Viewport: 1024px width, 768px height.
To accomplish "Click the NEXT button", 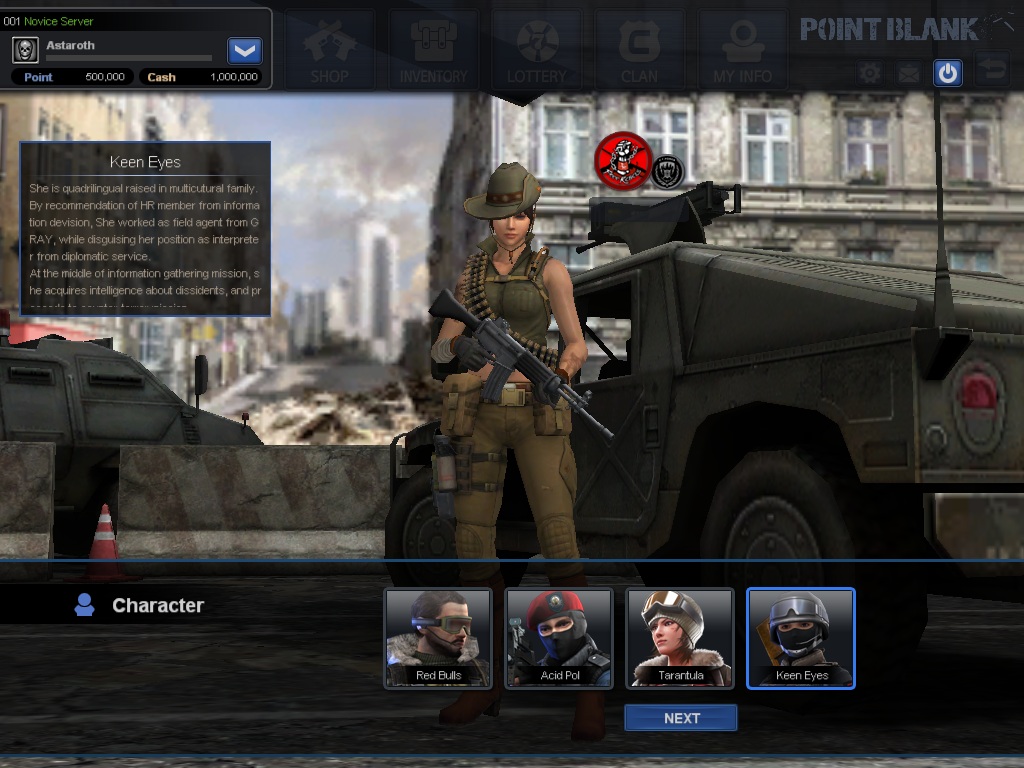I will tap(681, 718).
